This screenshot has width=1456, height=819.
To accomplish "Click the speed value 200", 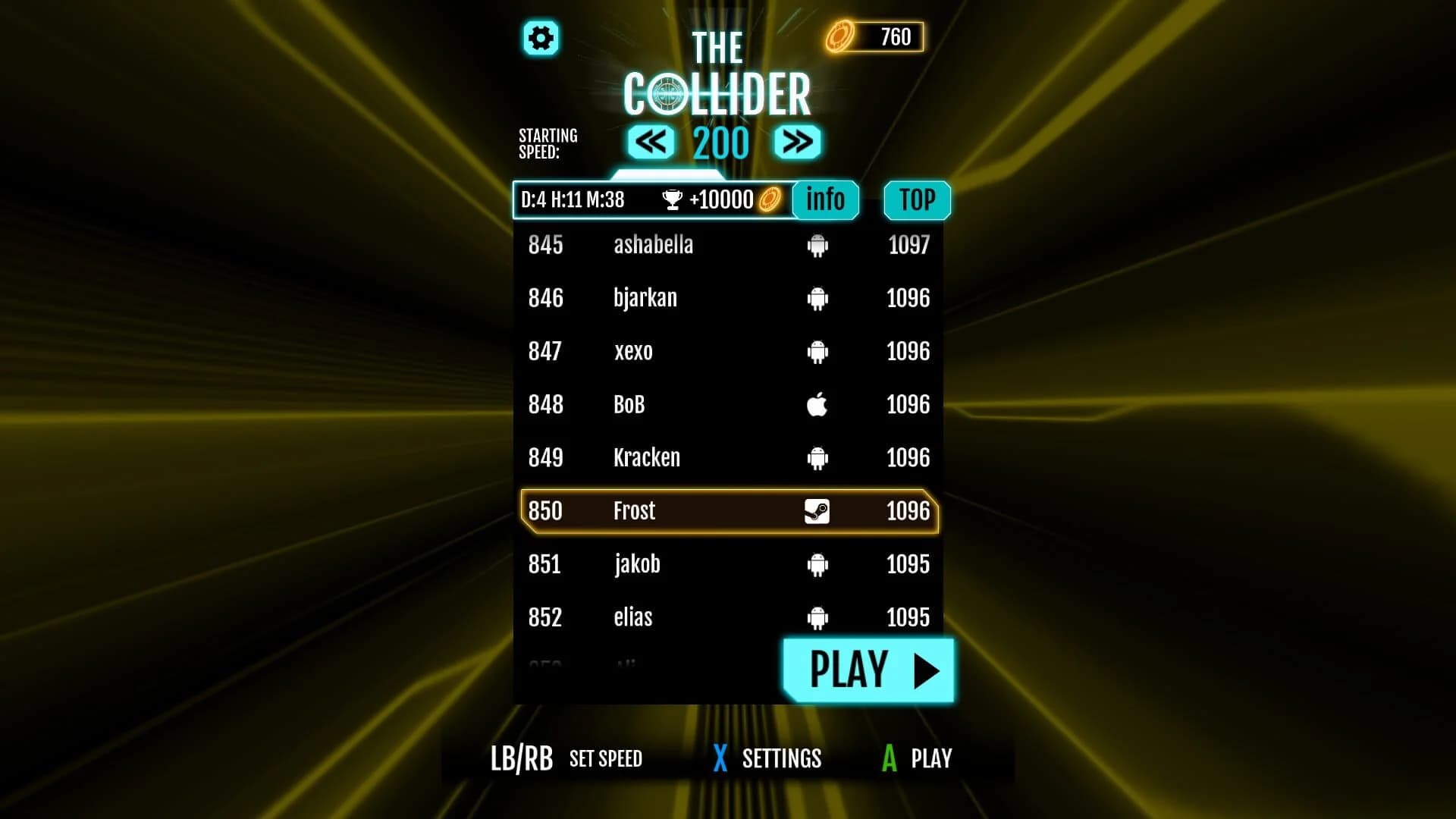I will pos(723,142).
